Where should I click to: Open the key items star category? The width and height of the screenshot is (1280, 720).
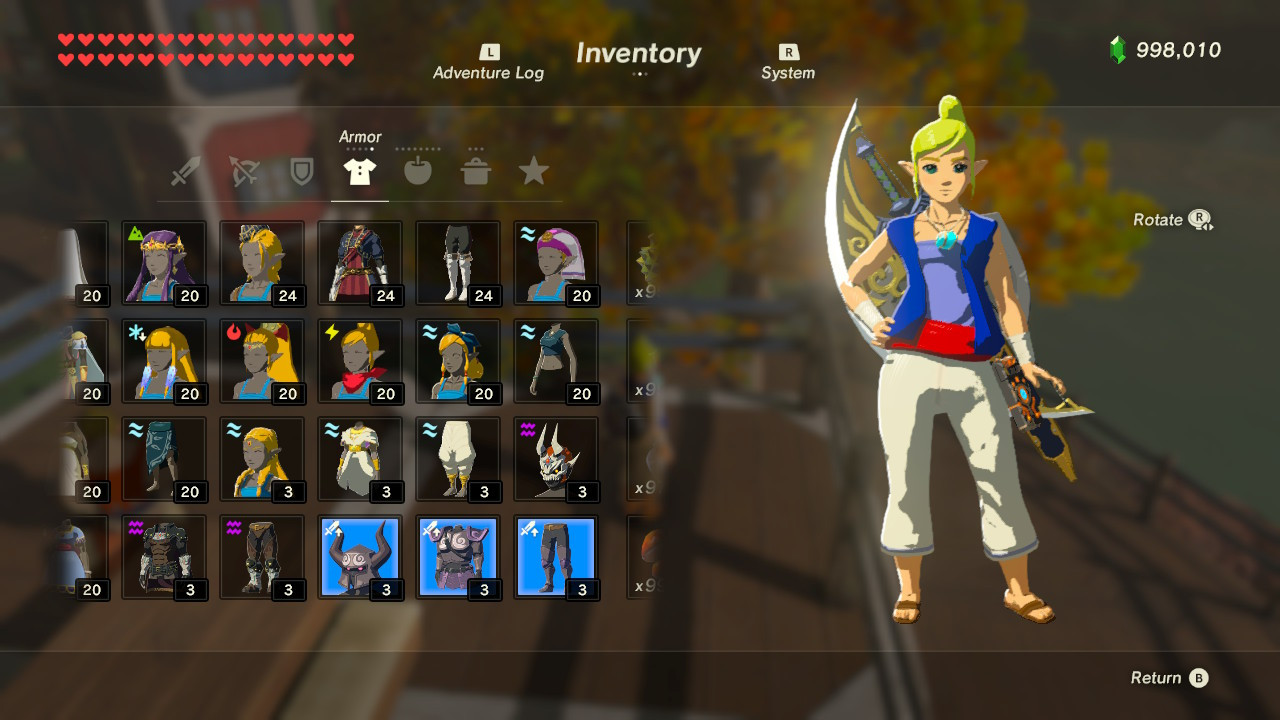[533, 170]
